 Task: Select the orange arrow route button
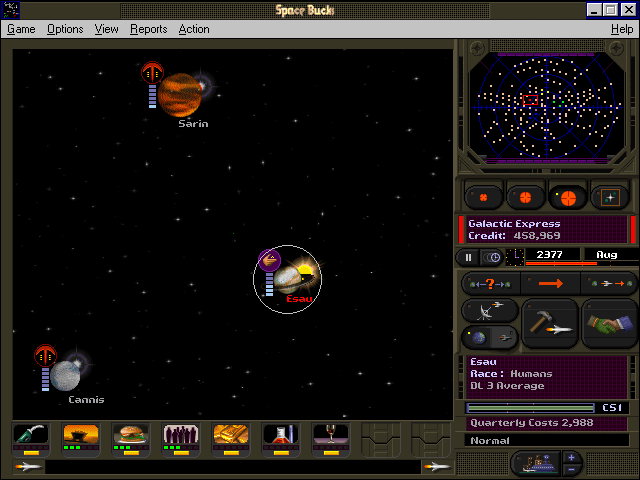click(550, 284)
